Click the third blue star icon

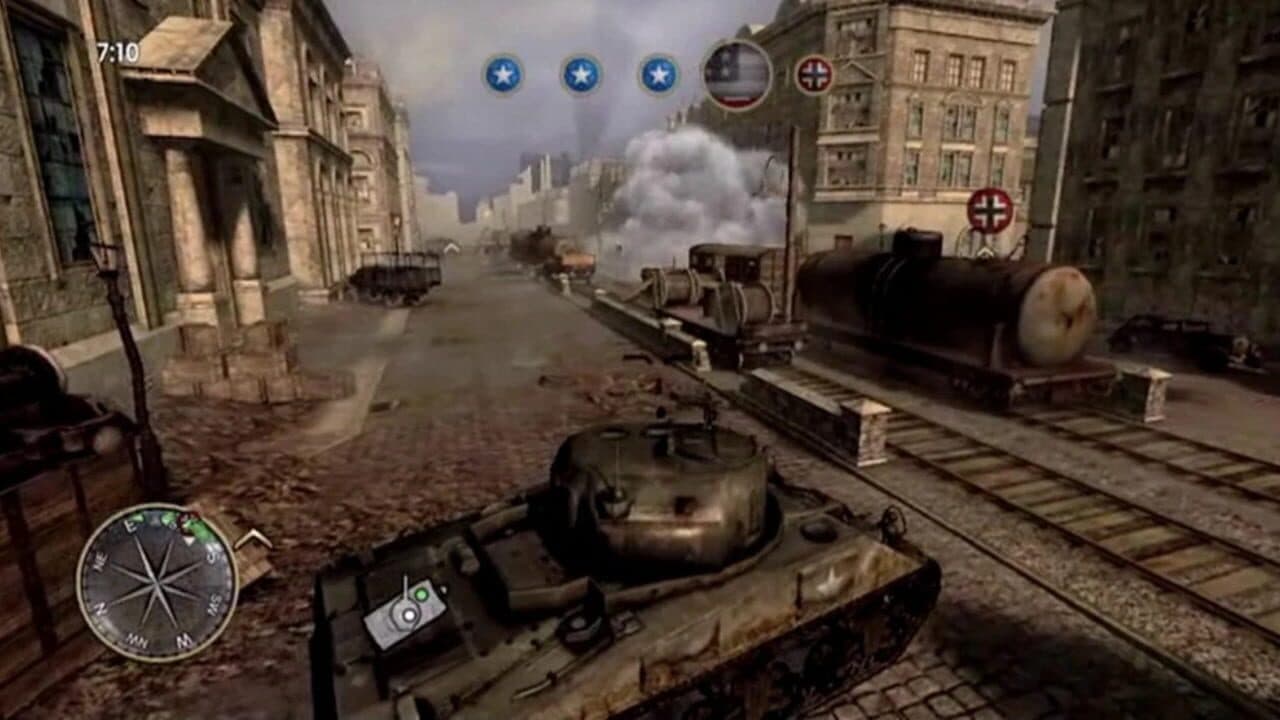[657, 73]
